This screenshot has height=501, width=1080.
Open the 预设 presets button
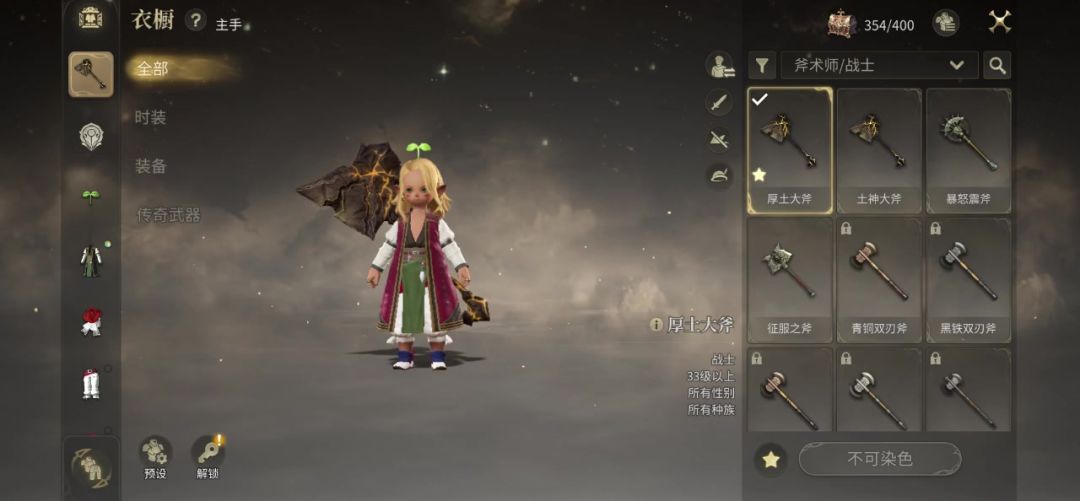[x=155, y=457]
